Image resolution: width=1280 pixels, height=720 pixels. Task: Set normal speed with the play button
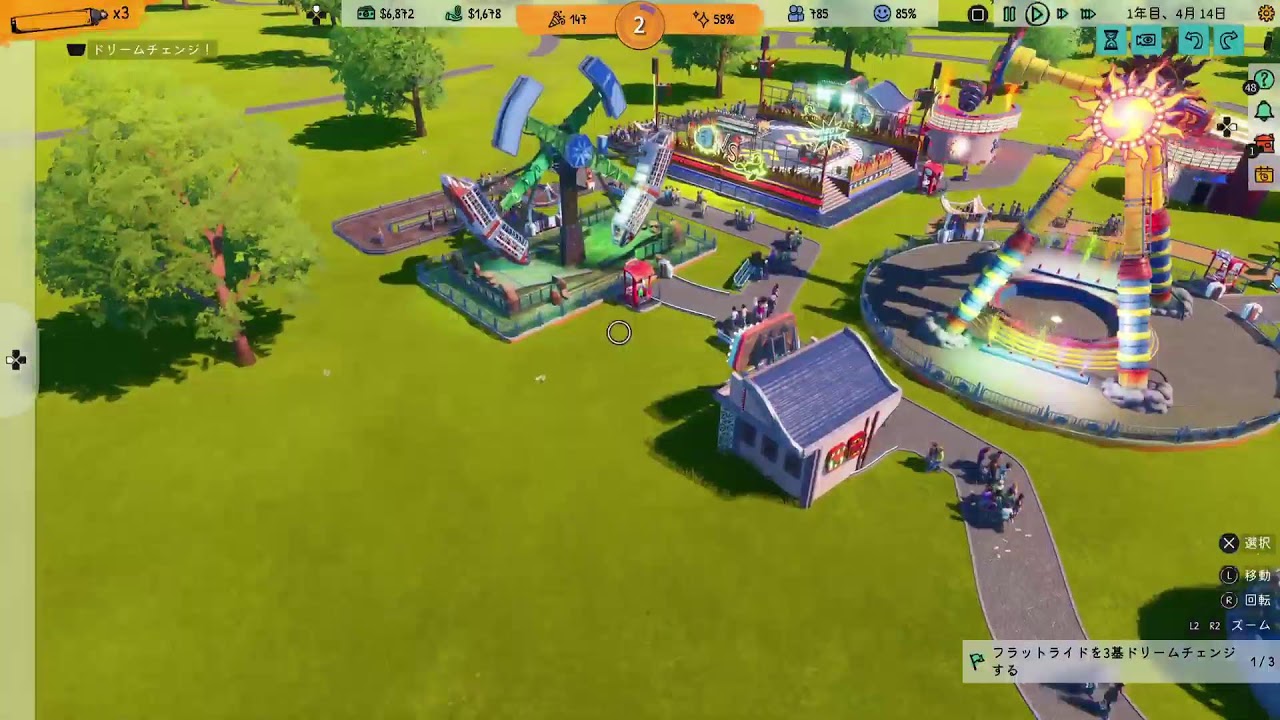coord(1037,14)
